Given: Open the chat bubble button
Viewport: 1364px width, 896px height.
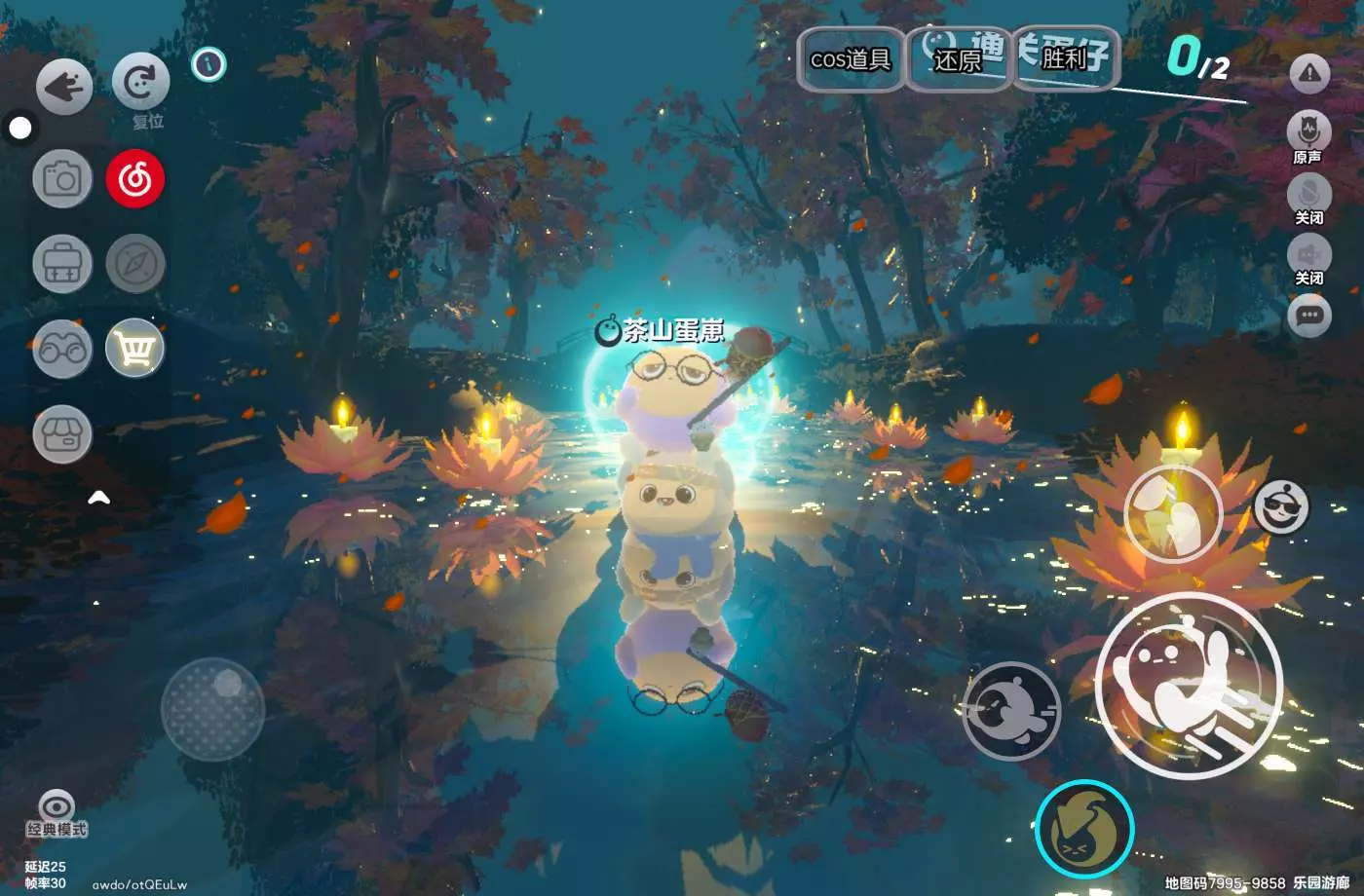Looking at the screenshot, I should click(1308, 316).
